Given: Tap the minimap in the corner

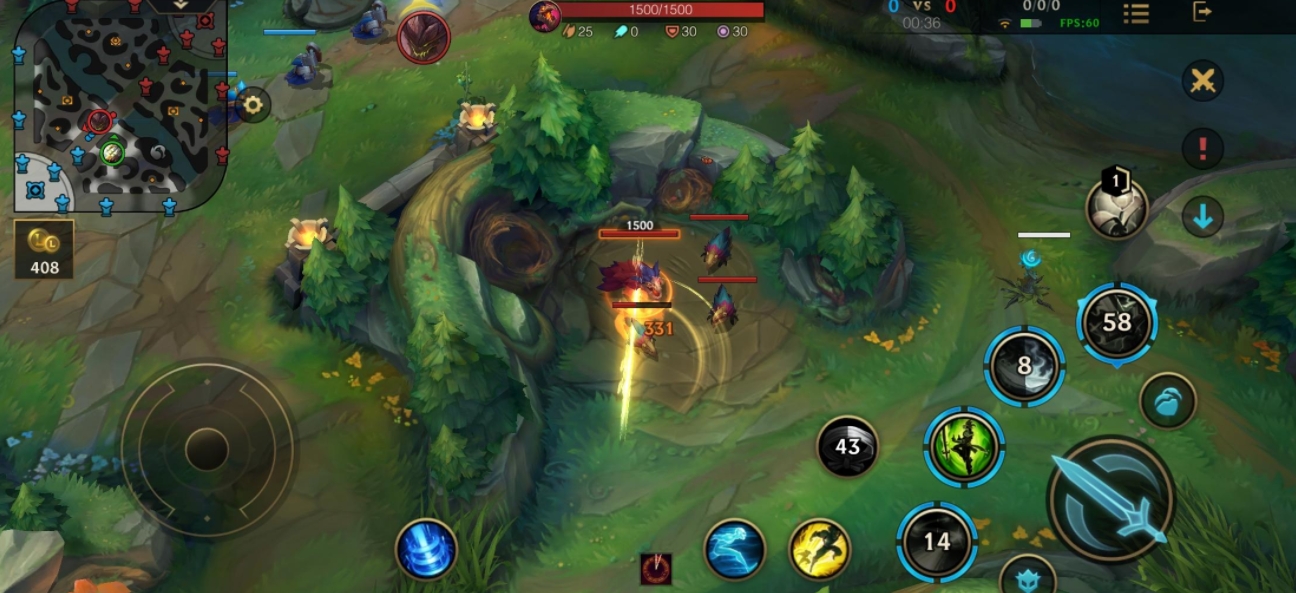Looking at the screenshot, I should click(x=118, y=105).
